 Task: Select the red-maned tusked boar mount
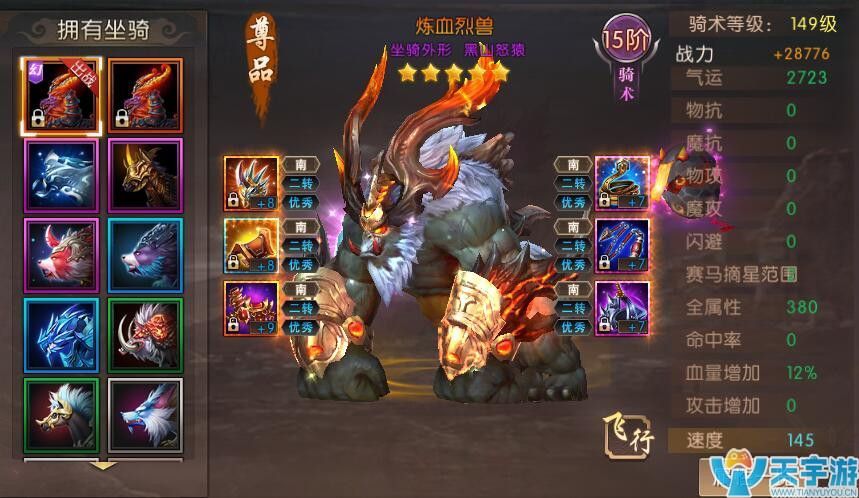[x=145, y=336]
